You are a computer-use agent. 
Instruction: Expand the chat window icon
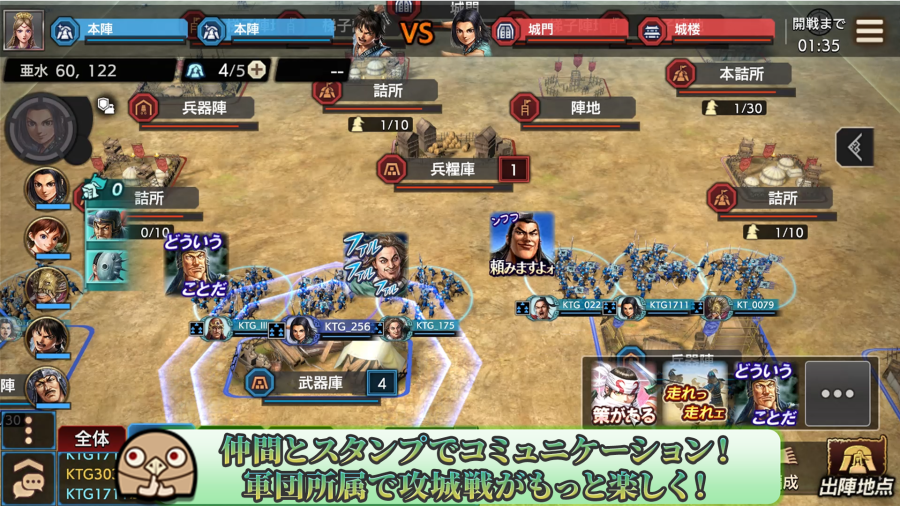click(x=28, y=479)
